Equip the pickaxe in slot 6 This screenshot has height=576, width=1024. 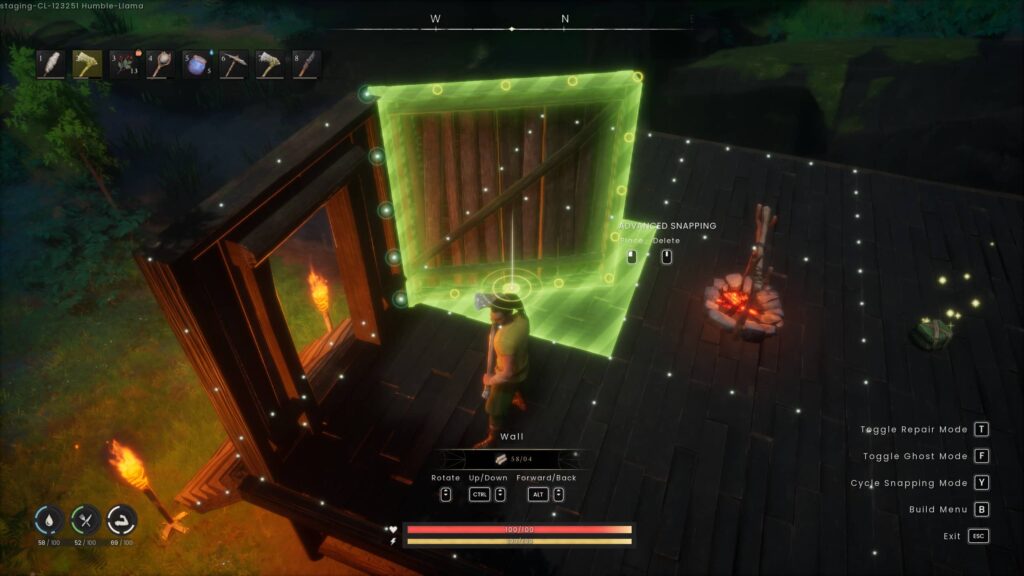point(234,64)
